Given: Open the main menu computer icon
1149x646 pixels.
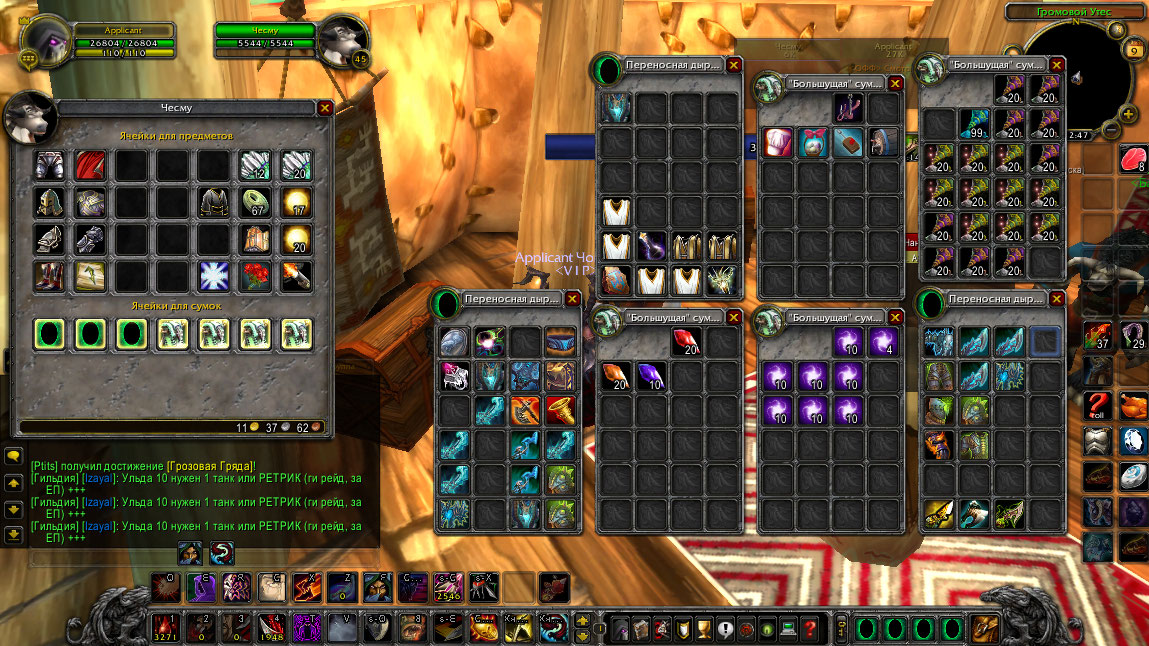Looking at the screenshot, I should tap(789, 630).
